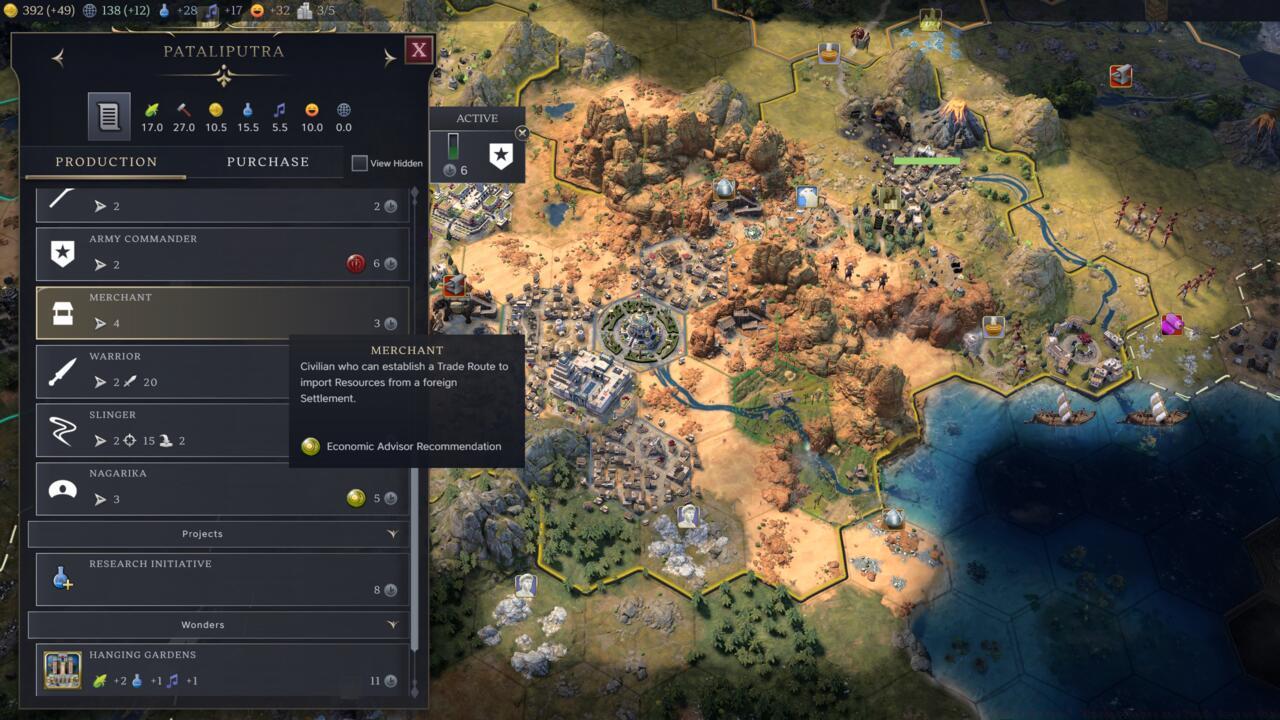1280x720 pixels.
Task: Close the Pataliputra city panel
Action: [x=419, y=50]
